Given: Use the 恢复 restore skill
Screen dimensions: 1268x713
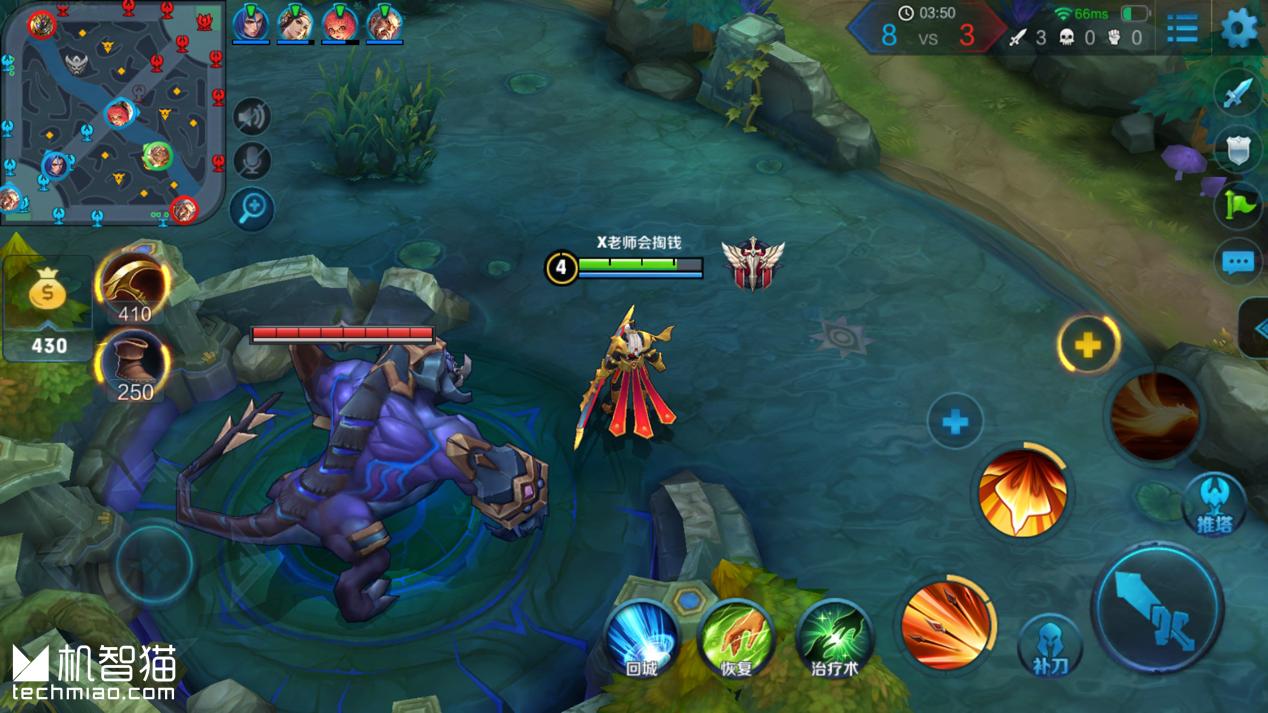Looking at the screenshot, I should 736,636.
